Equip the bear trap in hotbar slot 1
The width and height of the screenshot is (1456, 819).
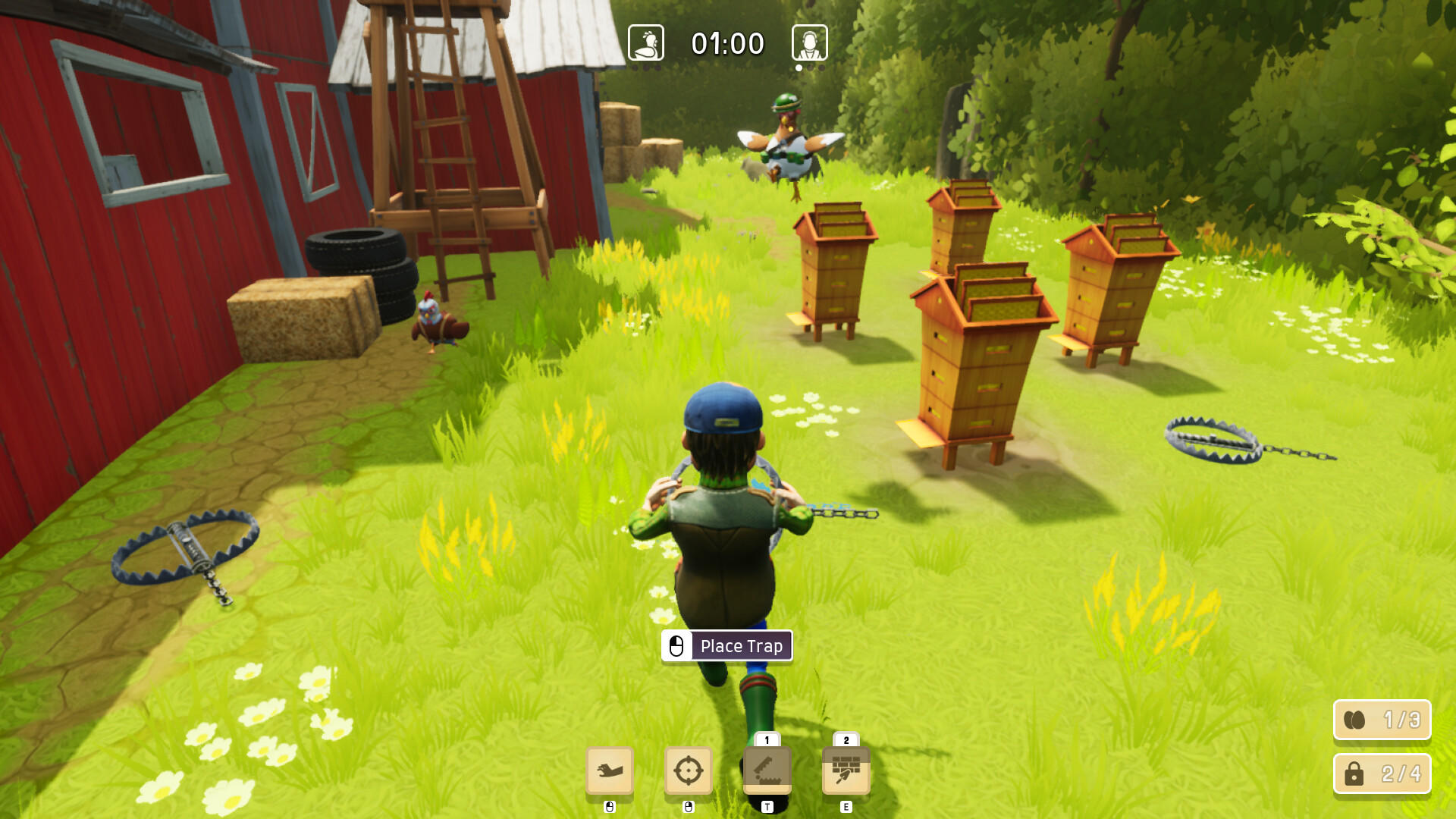pos(767,770)
